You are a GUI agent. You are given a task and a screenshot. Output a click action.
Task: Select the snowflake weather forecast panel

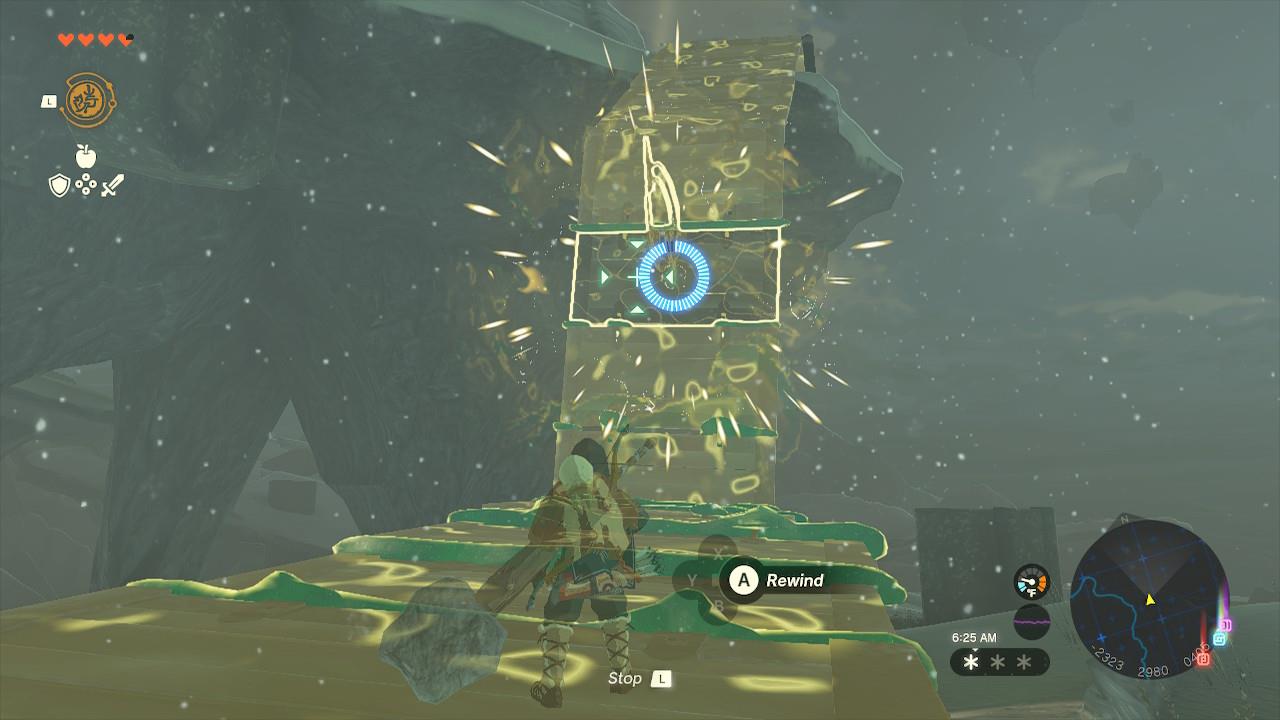(x=998, y=662)
